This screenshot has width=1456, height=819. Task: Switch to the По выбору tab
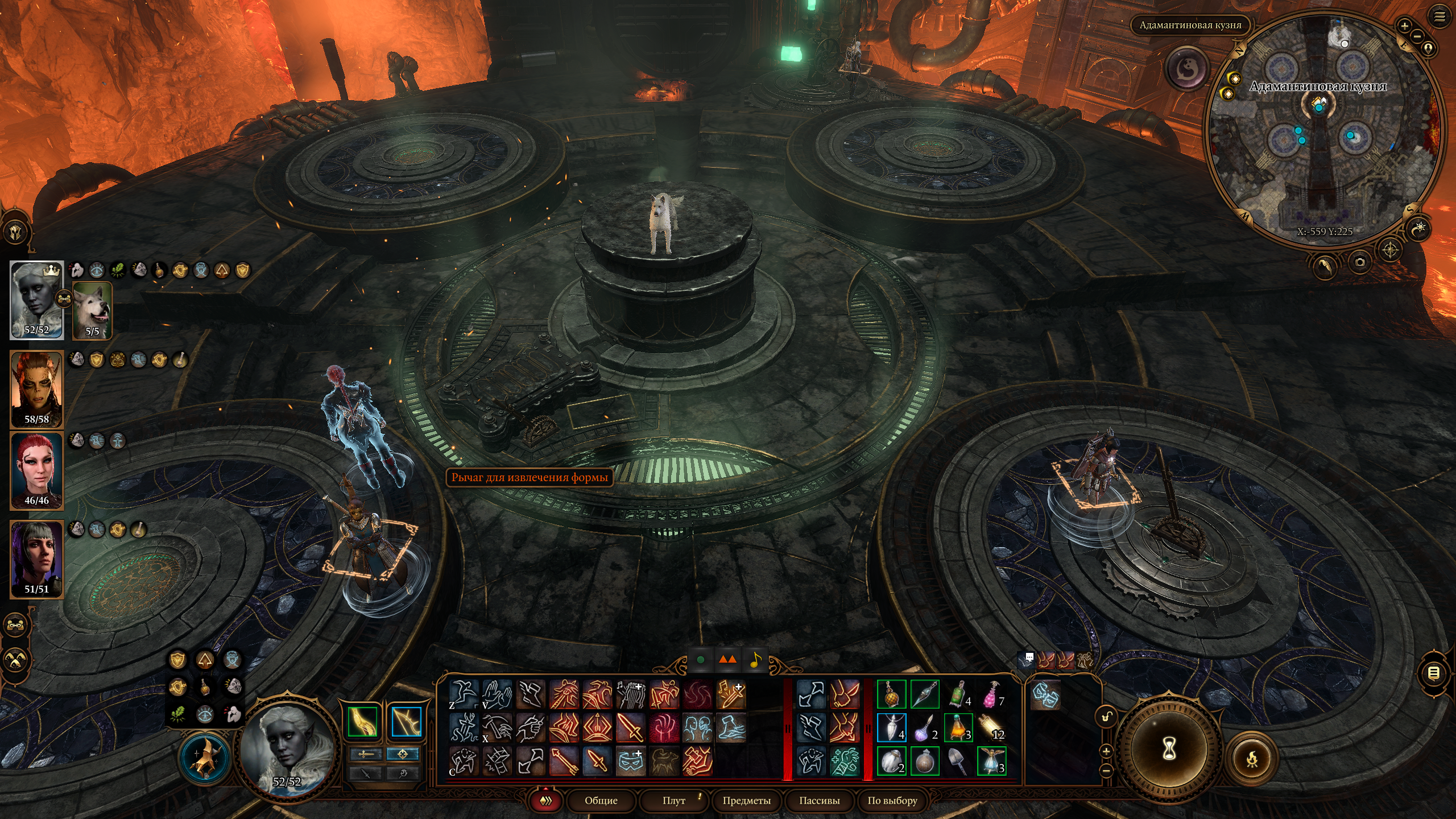click(x=892, y=801)
